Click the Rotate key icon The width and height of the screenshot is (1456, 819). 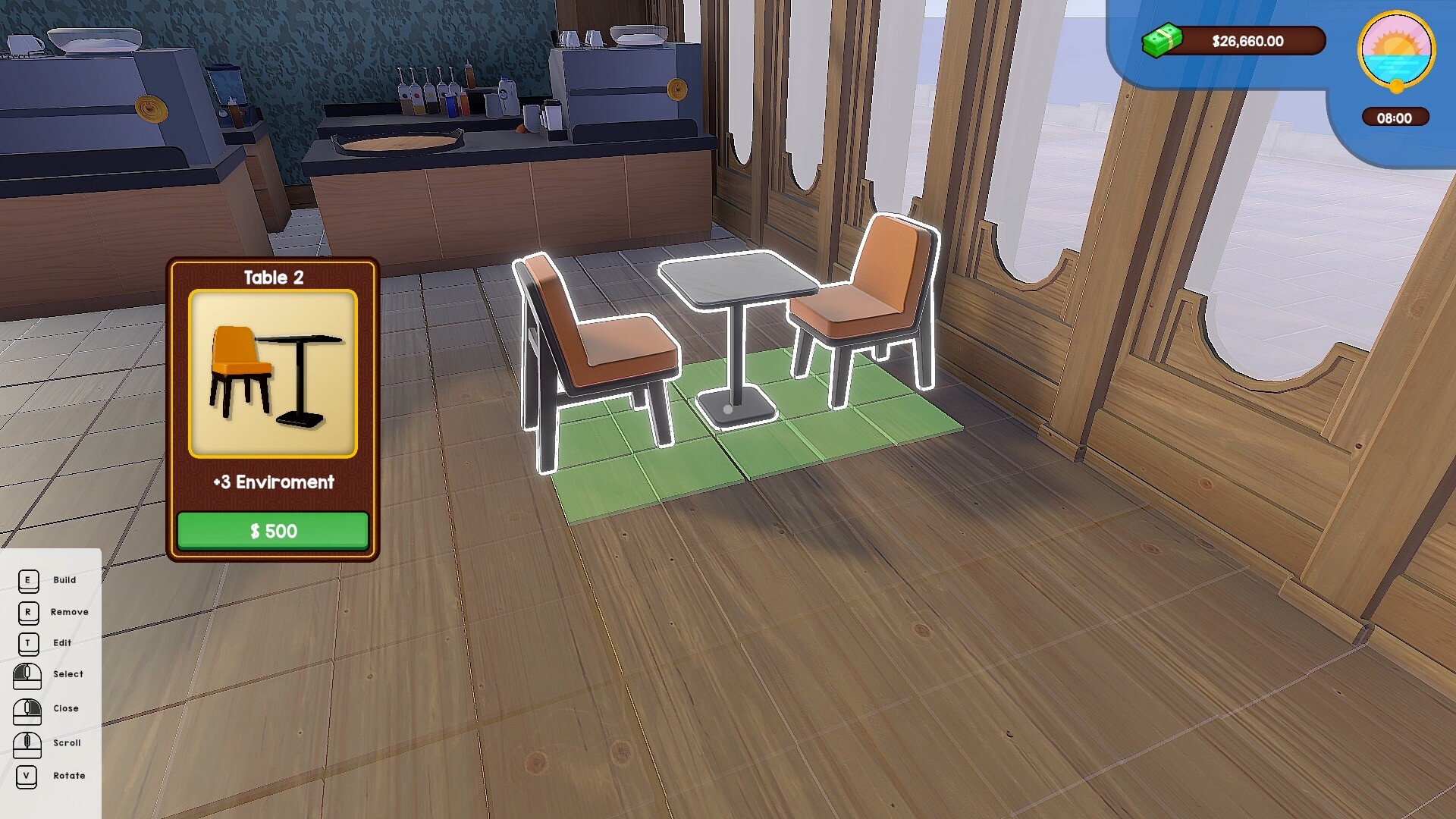(x=28, y=775)
